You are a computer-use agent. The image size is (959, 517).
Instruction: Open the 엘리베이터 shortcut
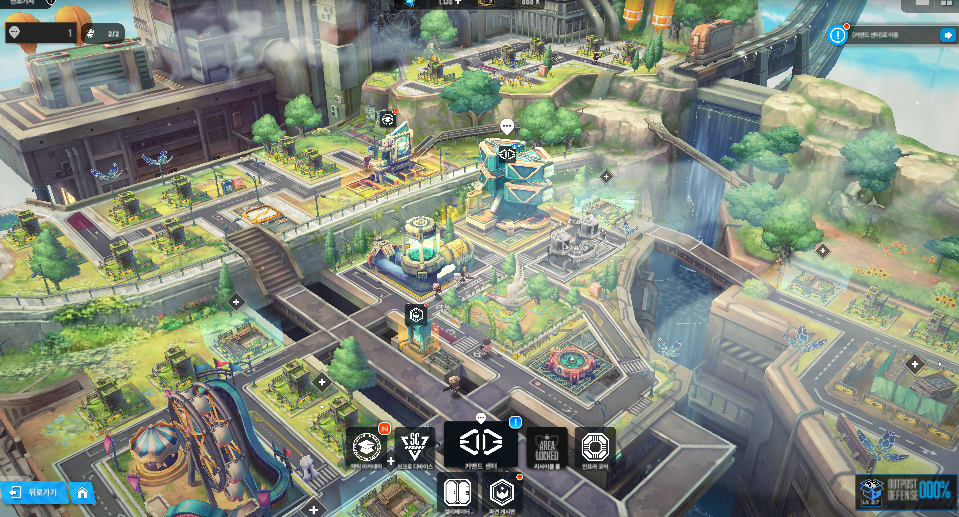459,493
